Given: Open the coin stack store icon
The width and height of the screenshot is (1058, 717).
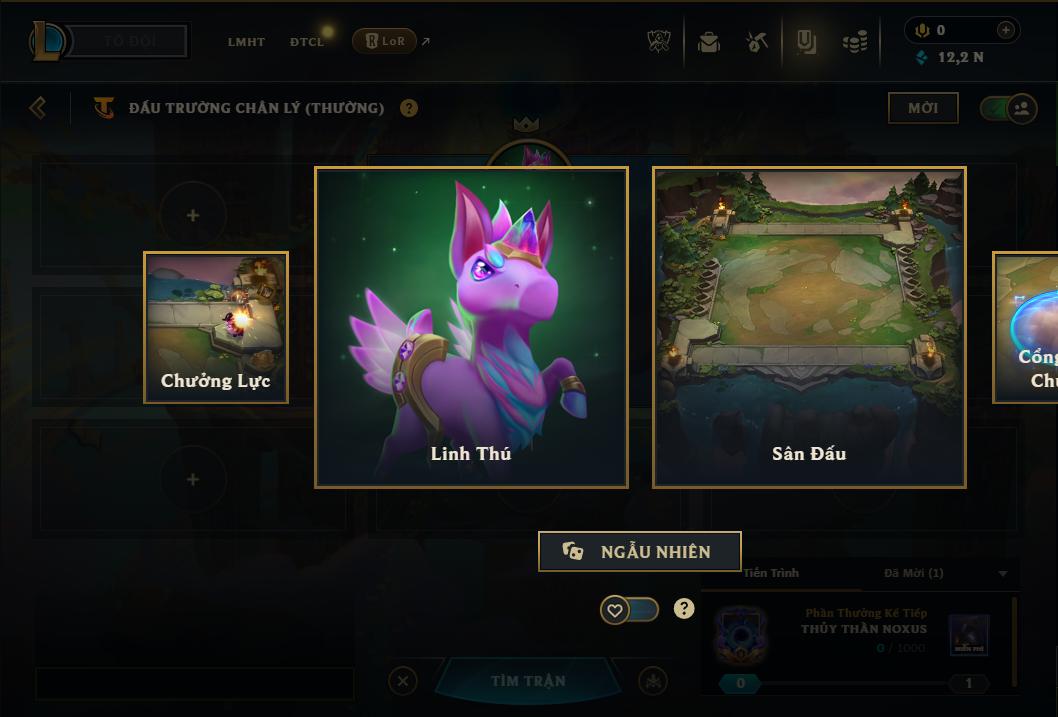Looking at the screenshot, I should pos(854,42).
